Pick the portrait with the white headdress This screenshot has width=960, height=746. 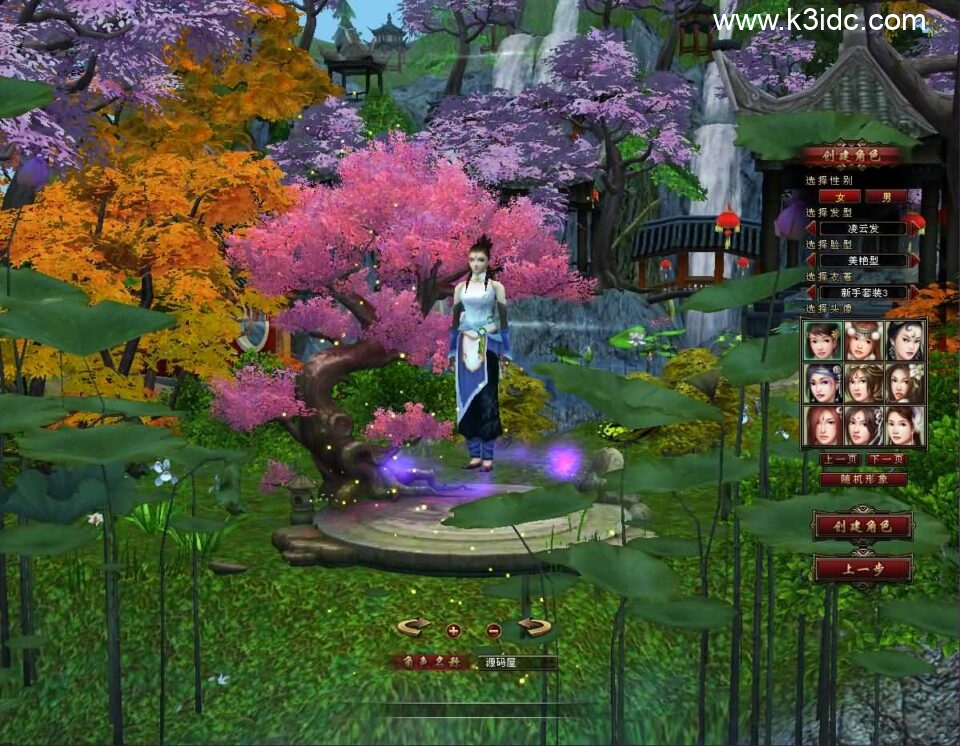863,341
